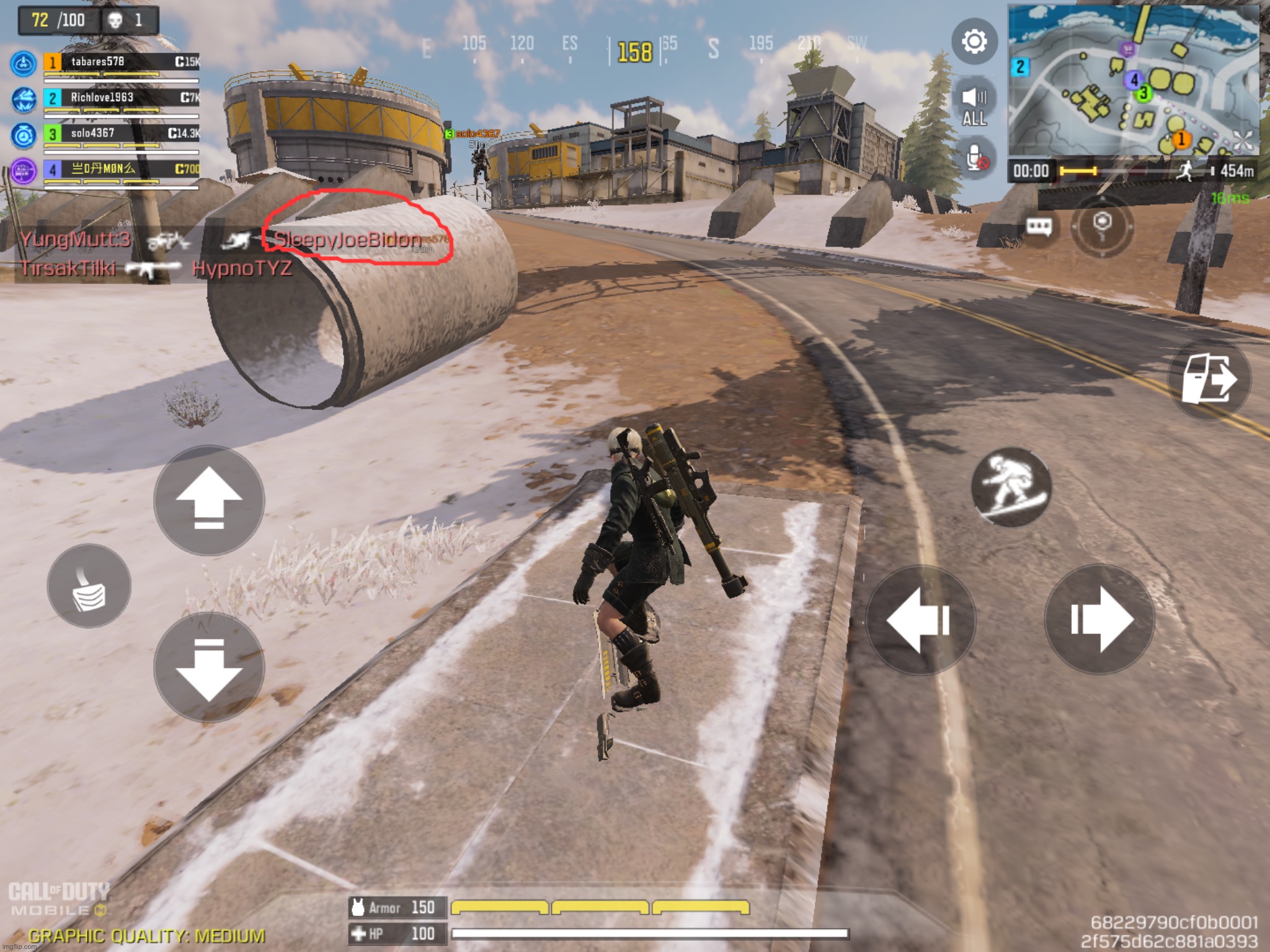Tap the reverse down arrow

209,668
